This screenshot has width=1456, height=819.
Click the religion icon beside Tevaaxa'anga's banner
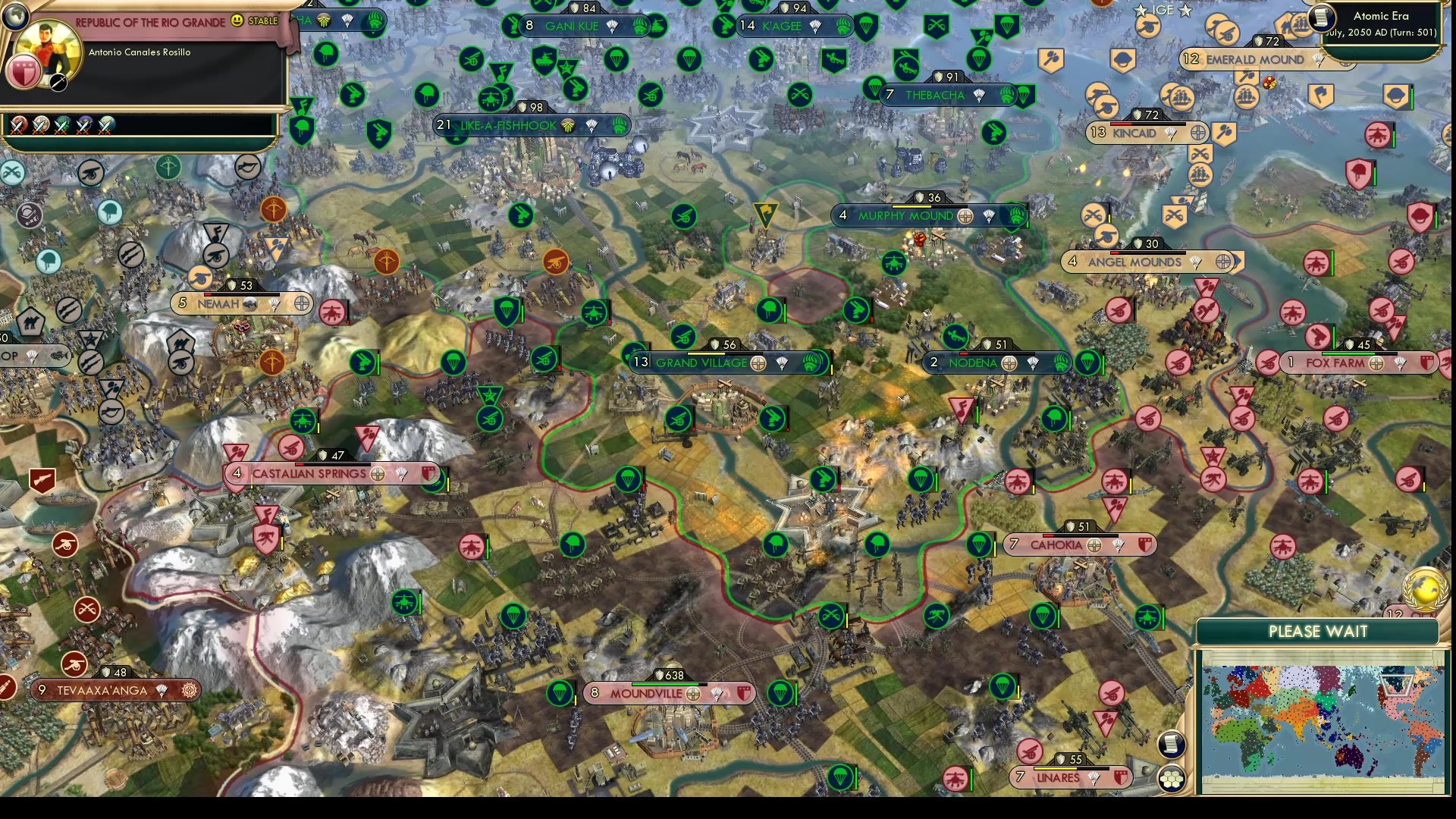pyautogui.click(x=188, y=691)
